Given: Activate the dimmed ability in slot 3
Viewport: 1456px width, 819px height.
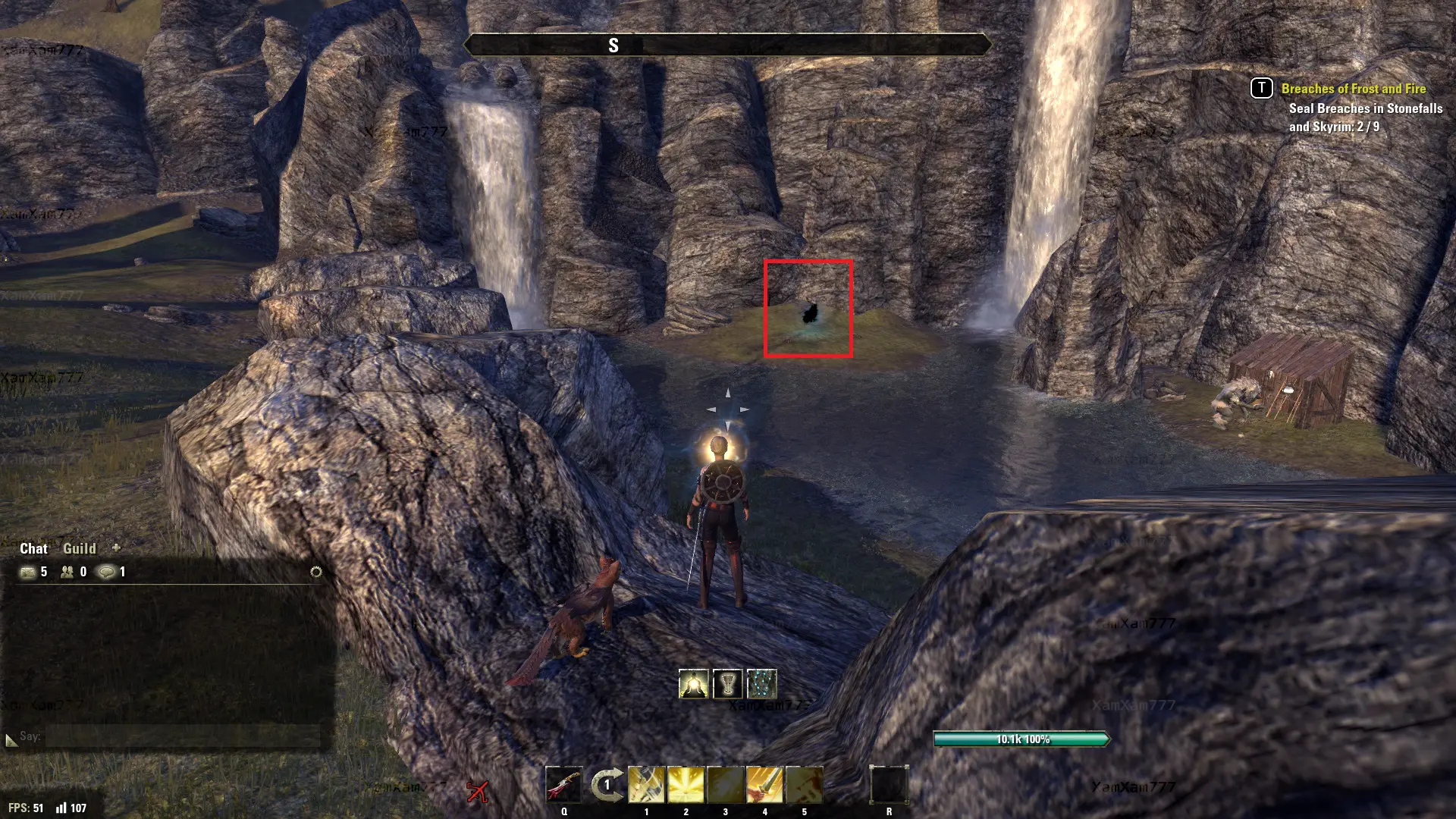Looking at the screenshot, I should pos(725,785).
